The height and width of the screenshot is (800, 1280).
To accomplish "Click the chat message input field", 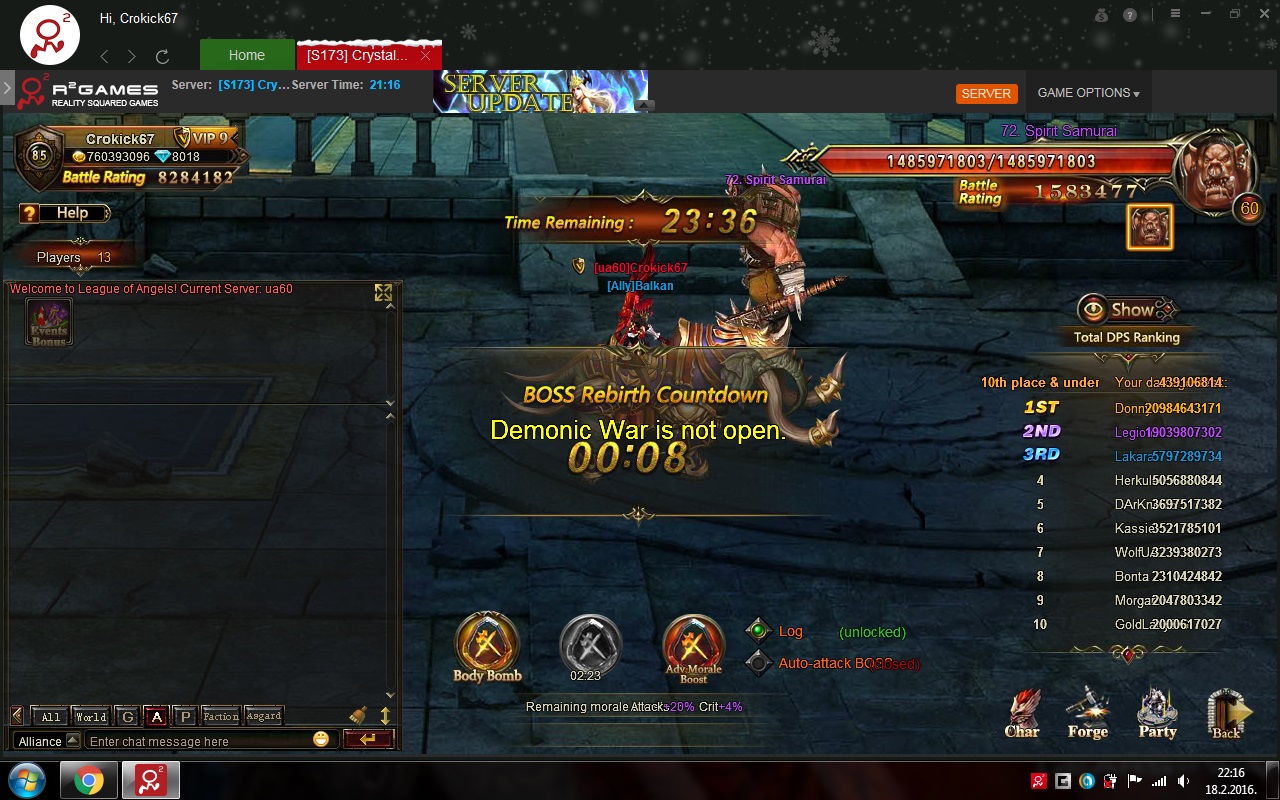I will pos(197,741).
